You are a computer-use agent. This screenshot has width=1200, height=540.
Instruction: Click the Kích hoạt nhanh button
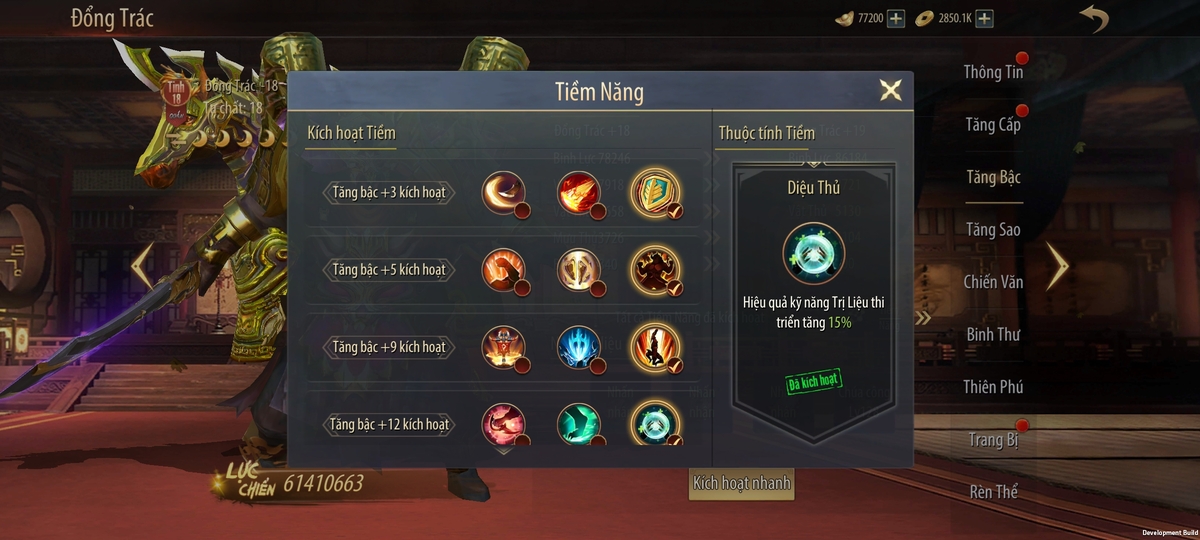point(742,484)
